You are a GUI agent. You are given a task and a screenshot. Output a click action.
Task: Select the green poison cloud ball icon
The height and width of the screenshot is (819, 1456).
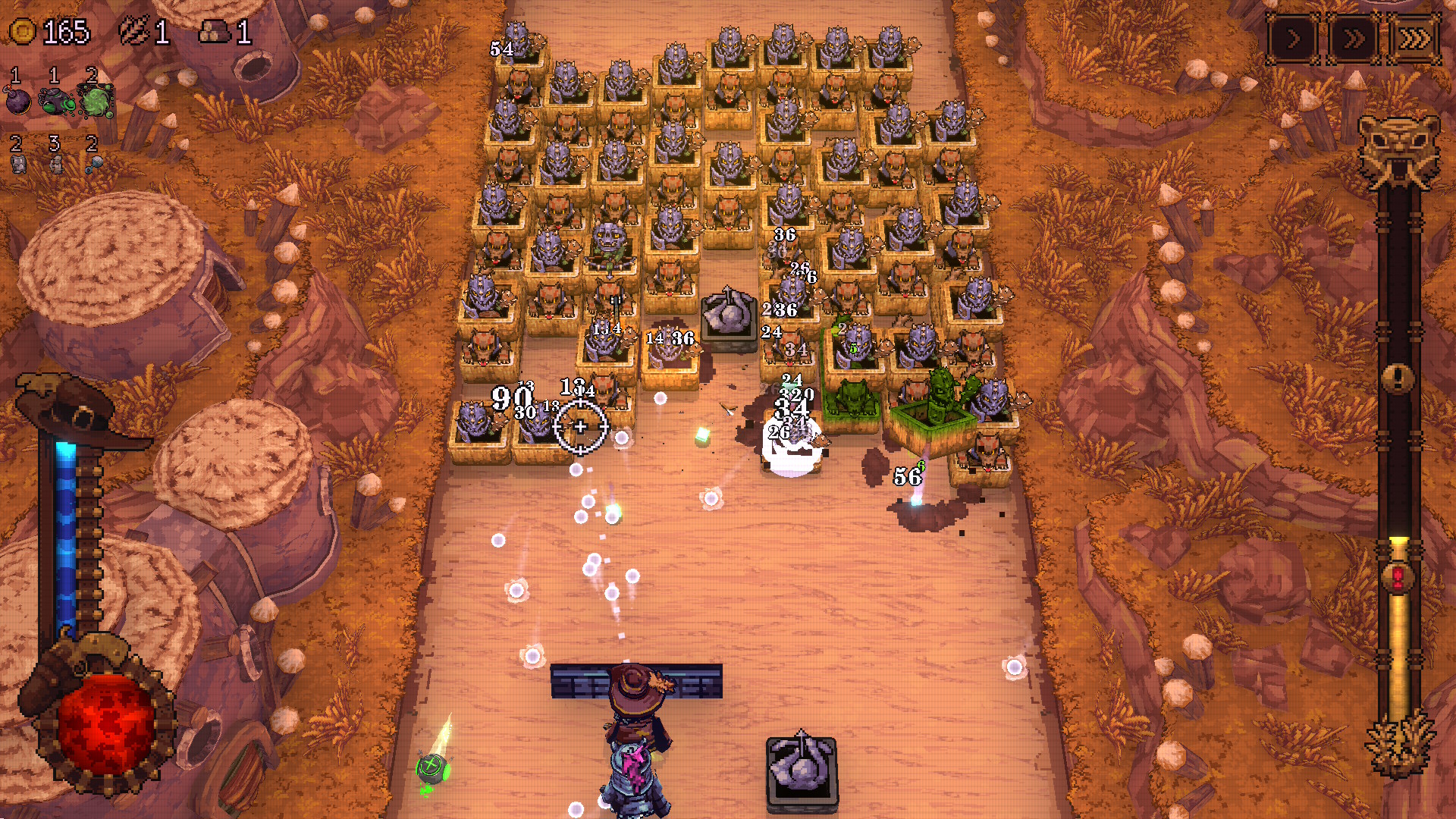[96, 102]
